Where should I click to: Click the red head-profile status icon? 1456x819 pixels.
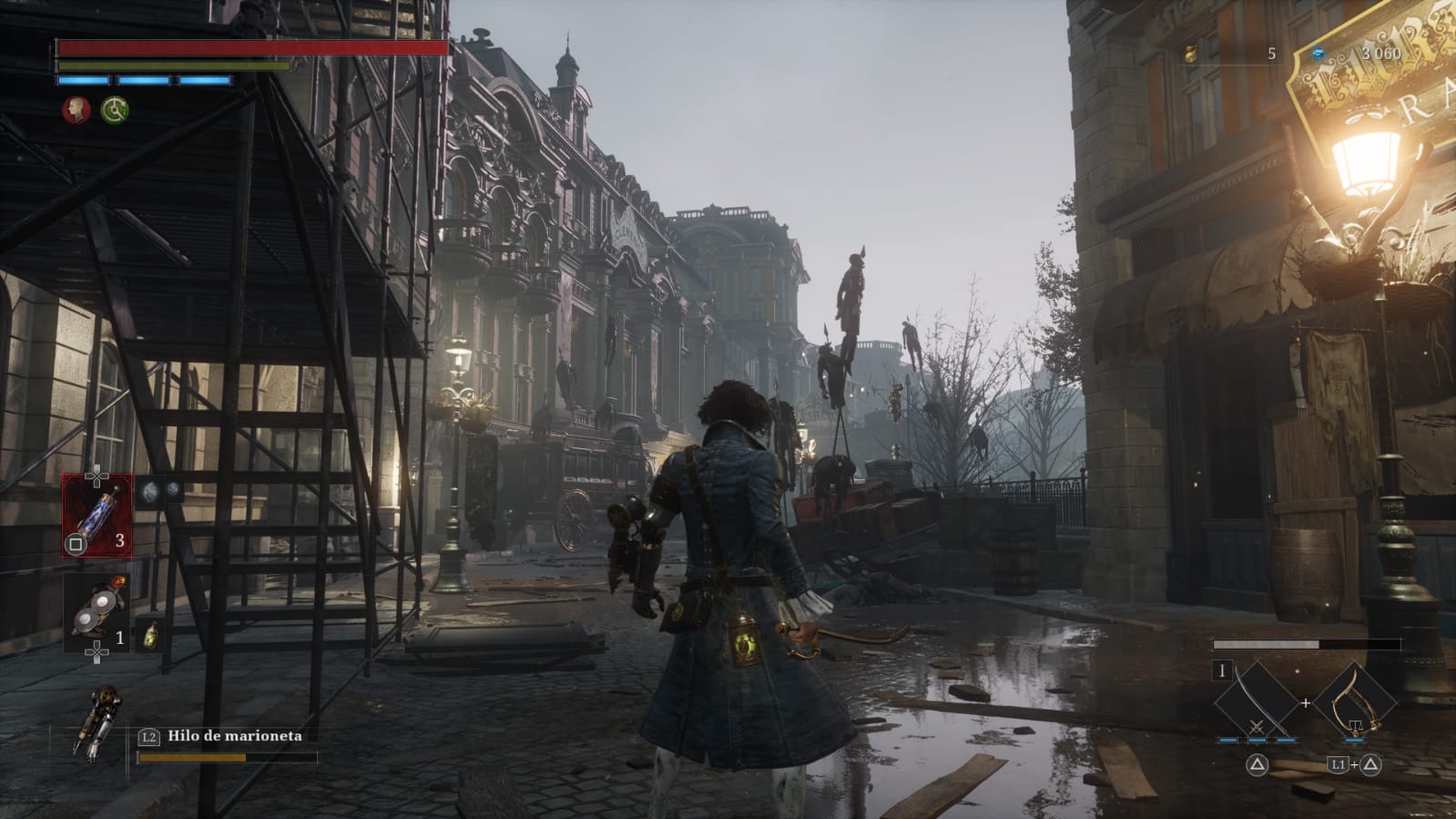(76, 110)
